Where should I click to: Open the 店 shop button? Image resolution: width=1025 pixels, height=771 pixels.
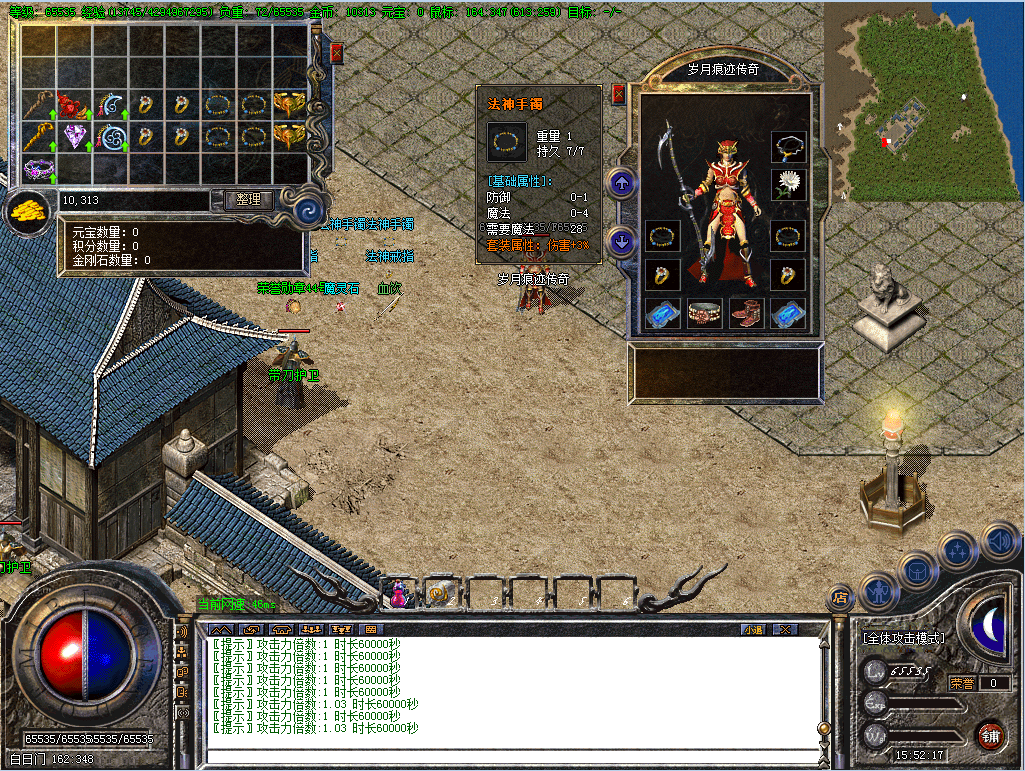(840, 597)
